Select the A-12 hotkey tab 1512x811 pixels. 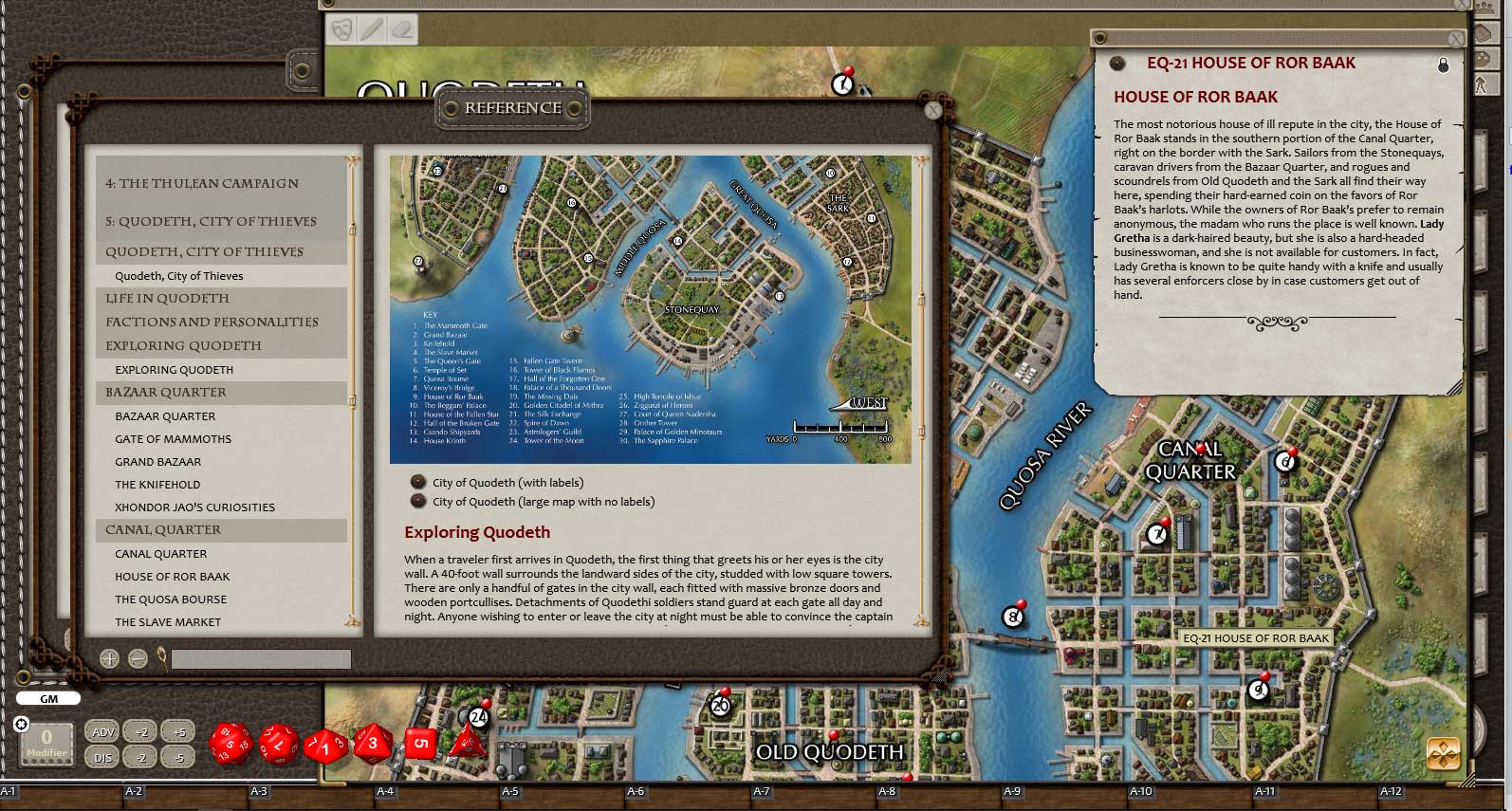(1391, 789)
